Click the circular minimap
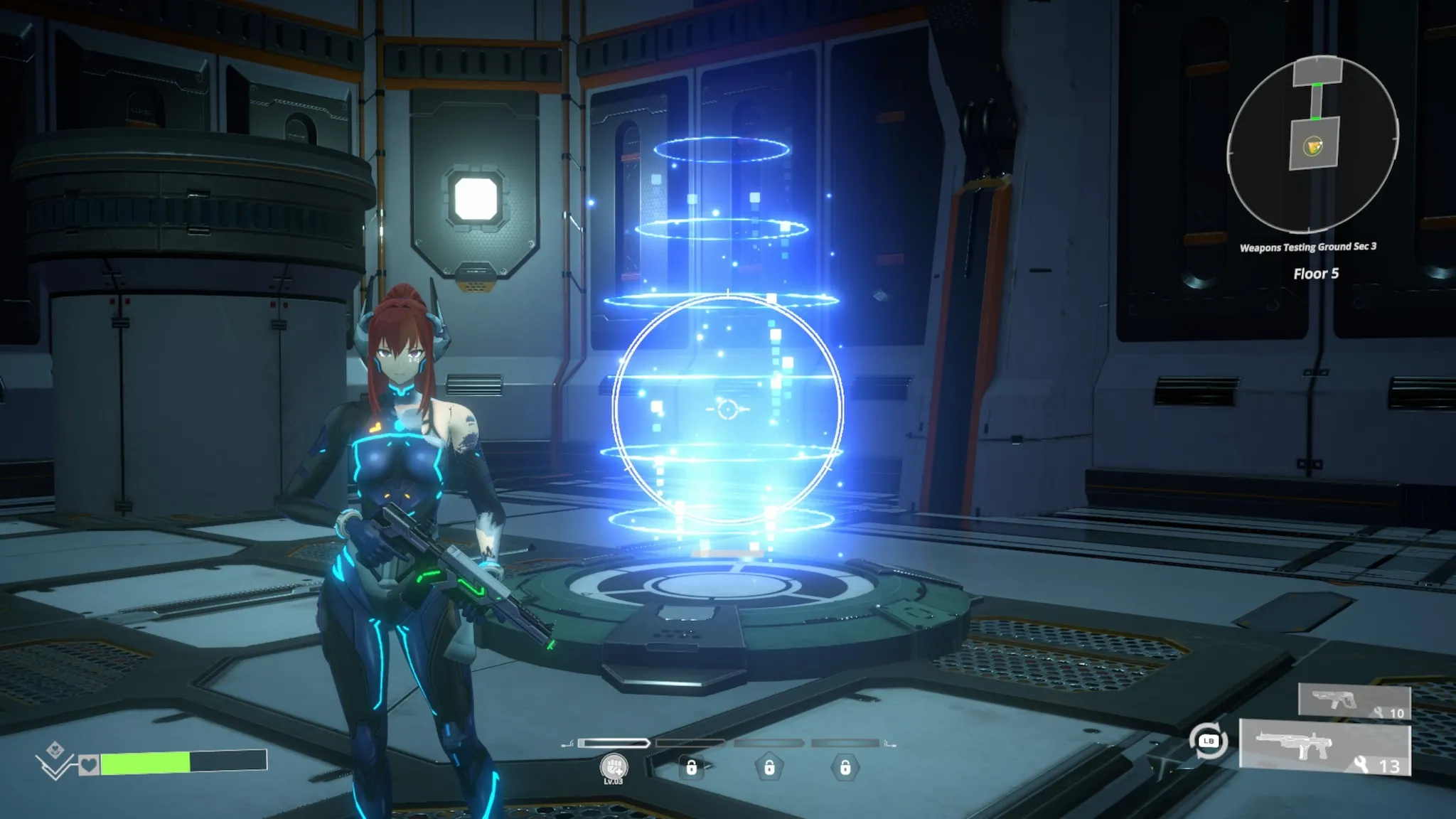Screen dimensions: 1456x819 [x=1312, y=144]
